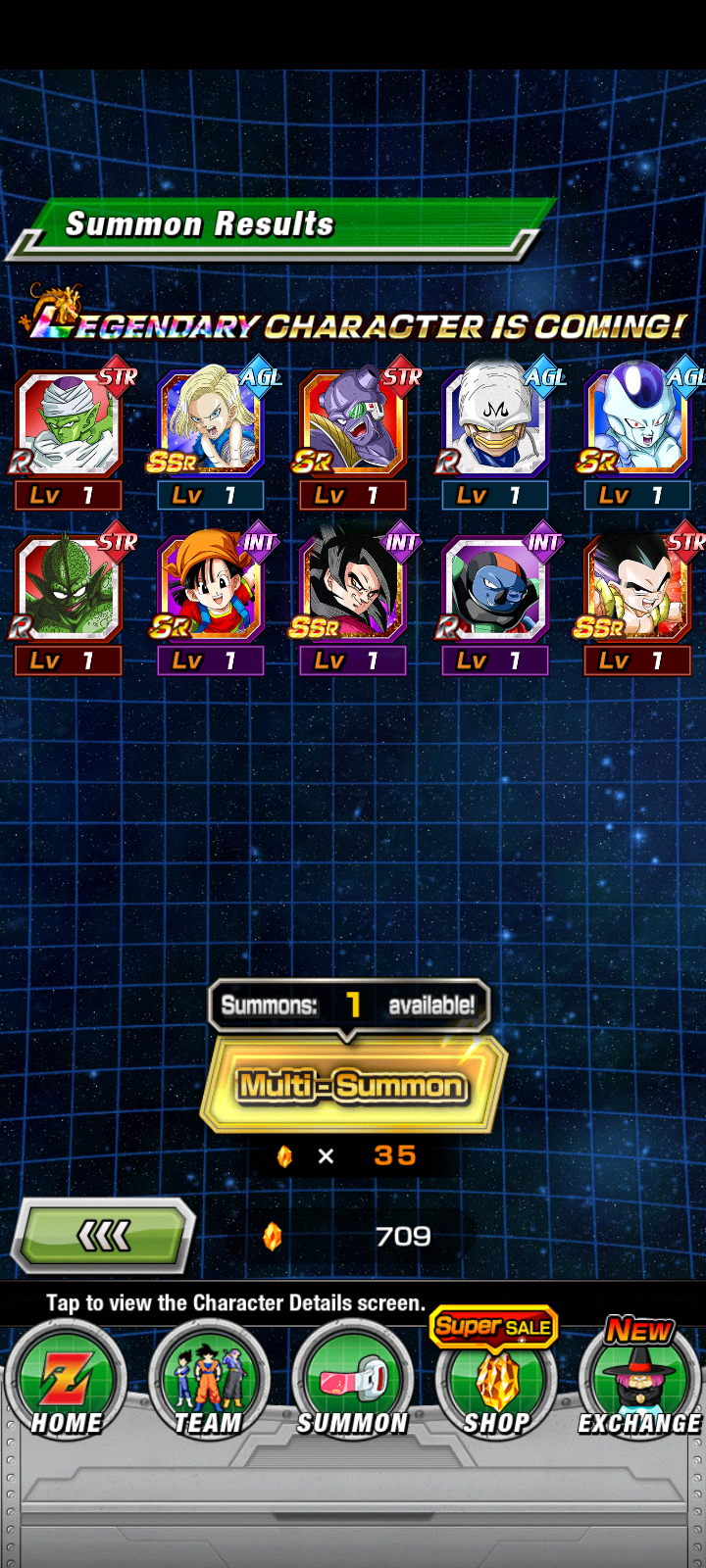Select the R AGL Spopovich card
The height and width of the screenshot is (1568, 706).
pyautogui.click(x=495, y=424)
